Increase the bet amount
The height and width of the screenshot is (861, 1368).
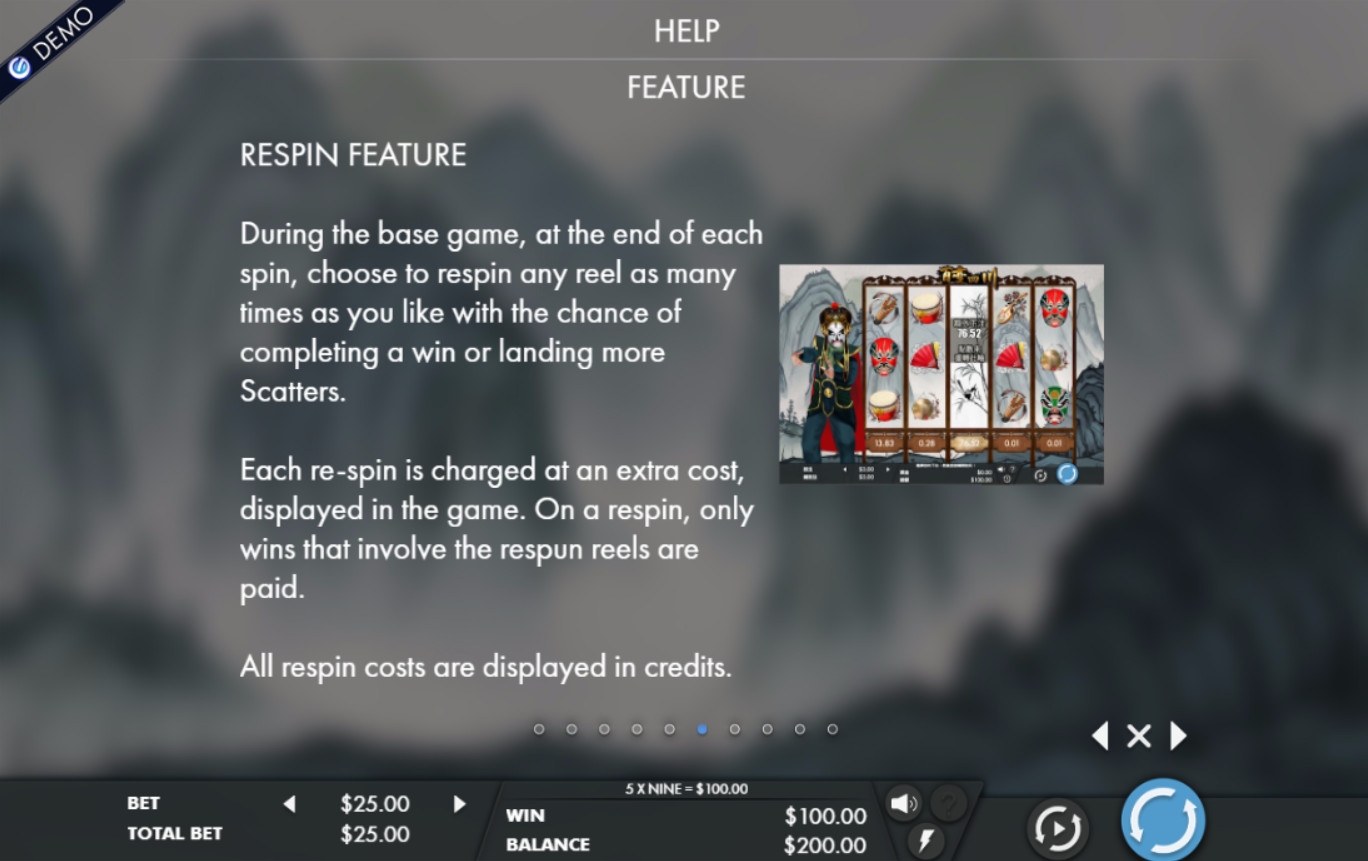click(x=460, y=804)
